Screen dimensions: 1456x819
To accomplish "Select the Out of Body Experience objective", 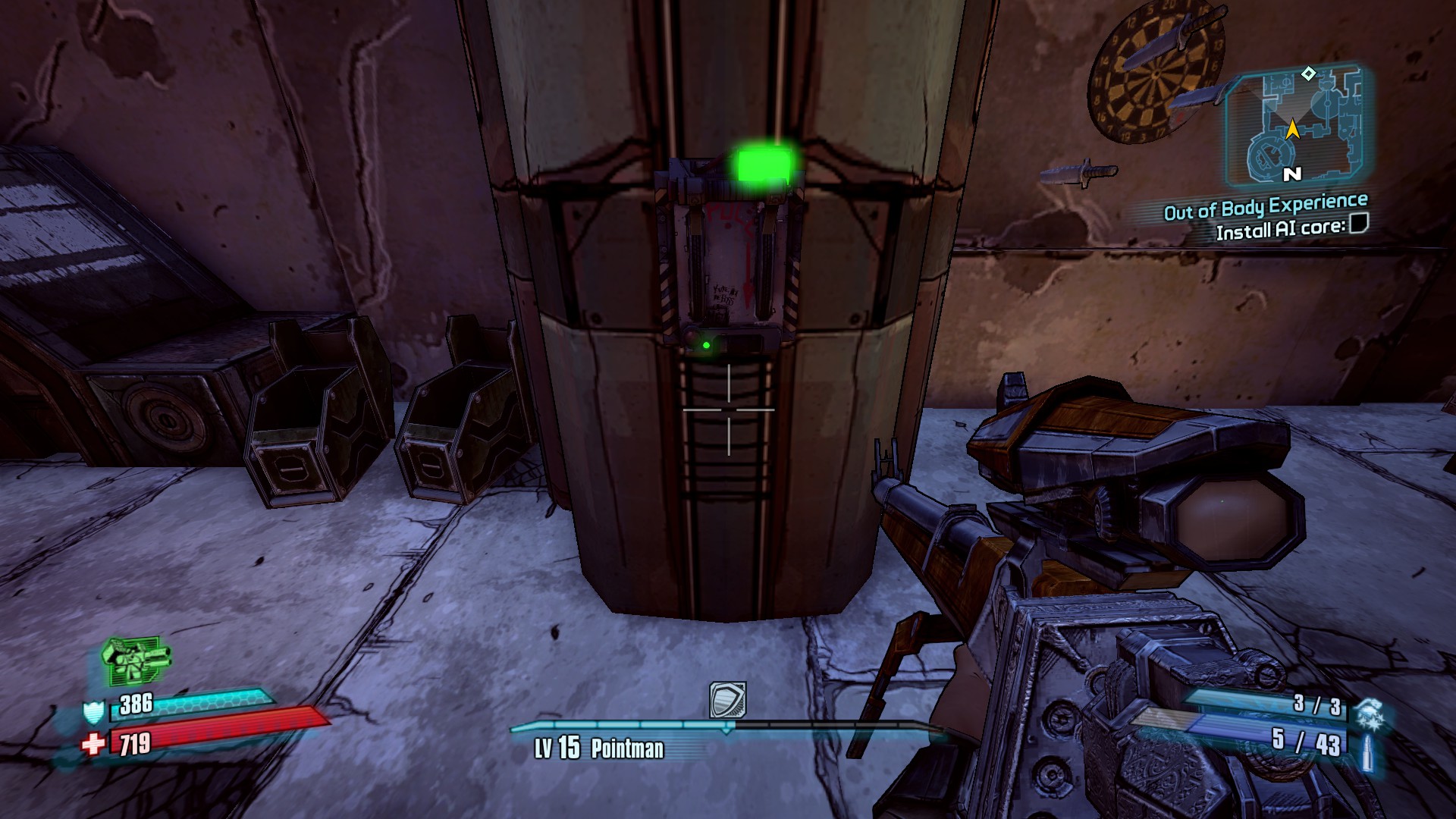I will [1265, 206].
